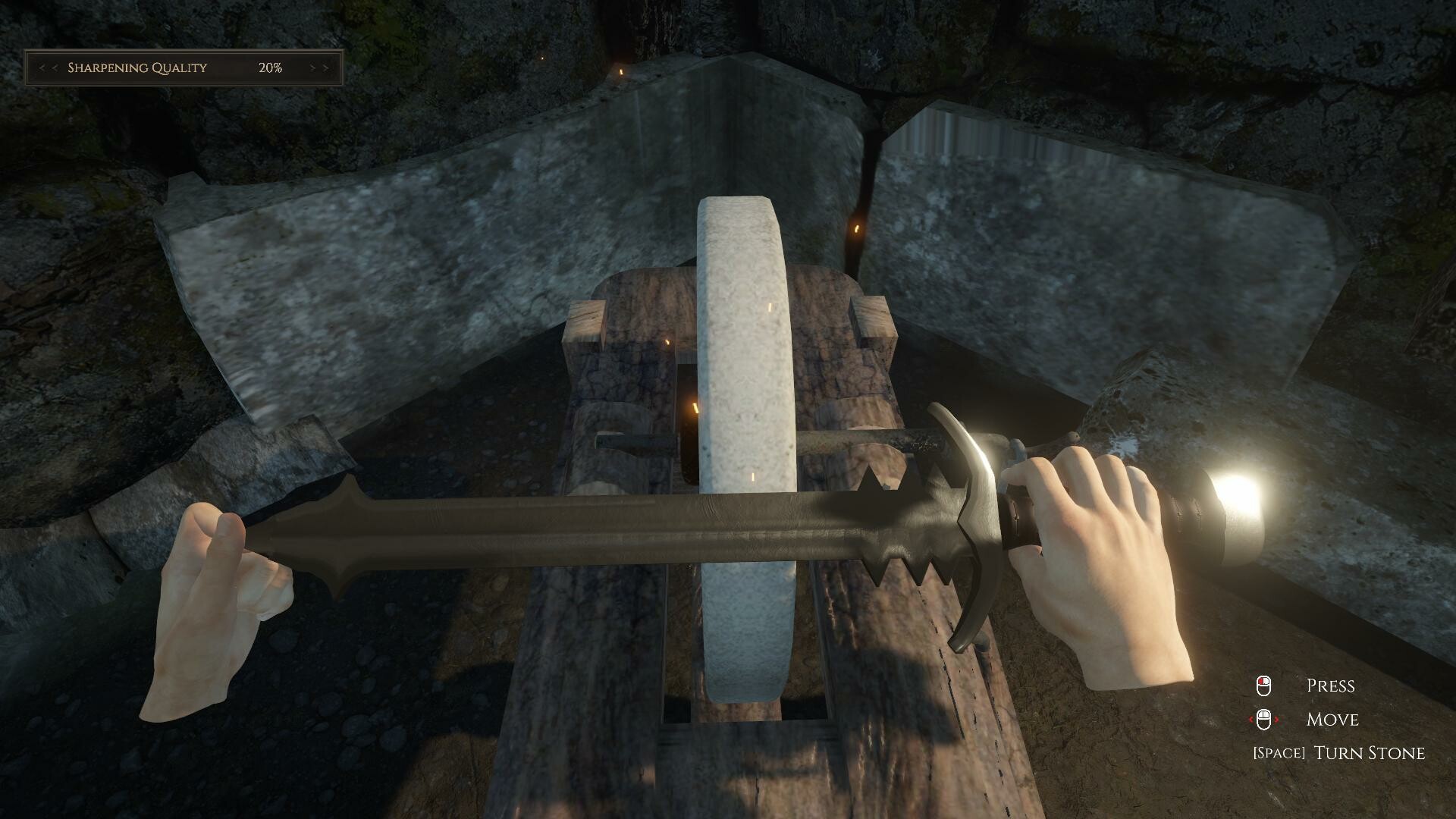The width and height of the screenshot is (1456, 819).
Task: Click the inner left chevron beside Sharpening Quality
Action: 54,67
